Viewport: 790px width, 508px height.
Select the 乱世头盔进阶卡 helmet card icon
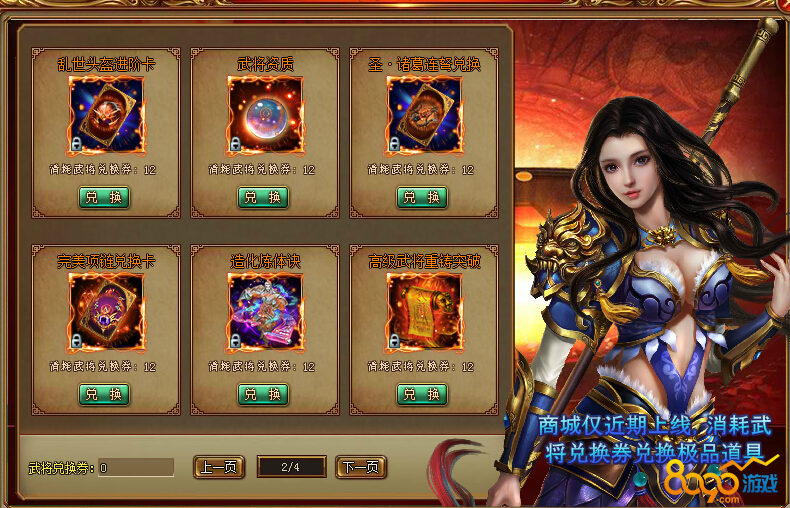(105, 115)
